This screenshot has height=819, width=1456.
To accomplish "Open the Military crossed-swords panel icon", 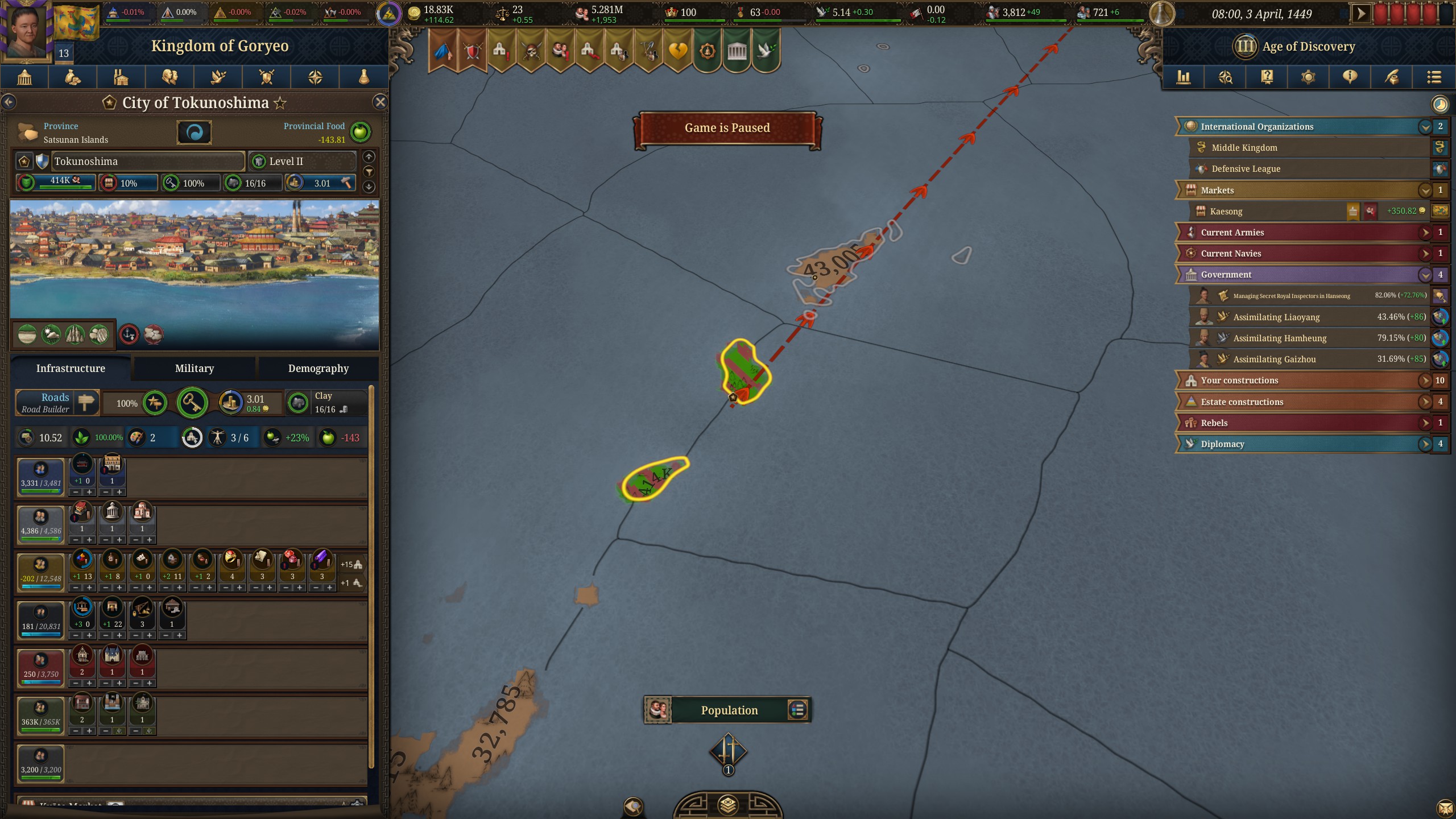I will tap(266, 77).
